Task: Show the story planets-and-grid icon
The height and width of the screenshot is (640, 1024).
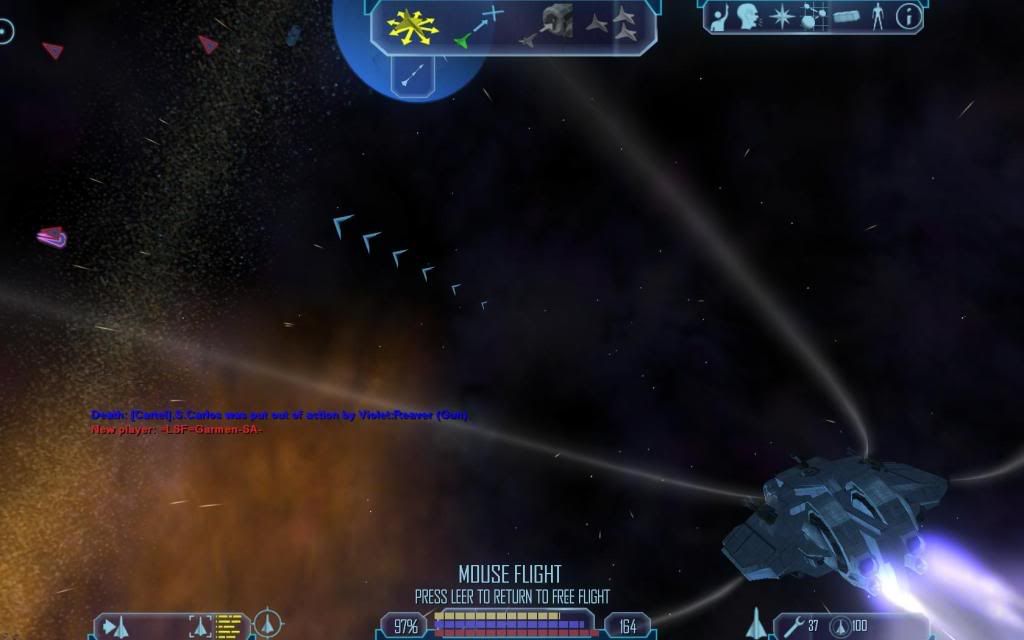Action: pyautogui.click(x=812, y=16)
